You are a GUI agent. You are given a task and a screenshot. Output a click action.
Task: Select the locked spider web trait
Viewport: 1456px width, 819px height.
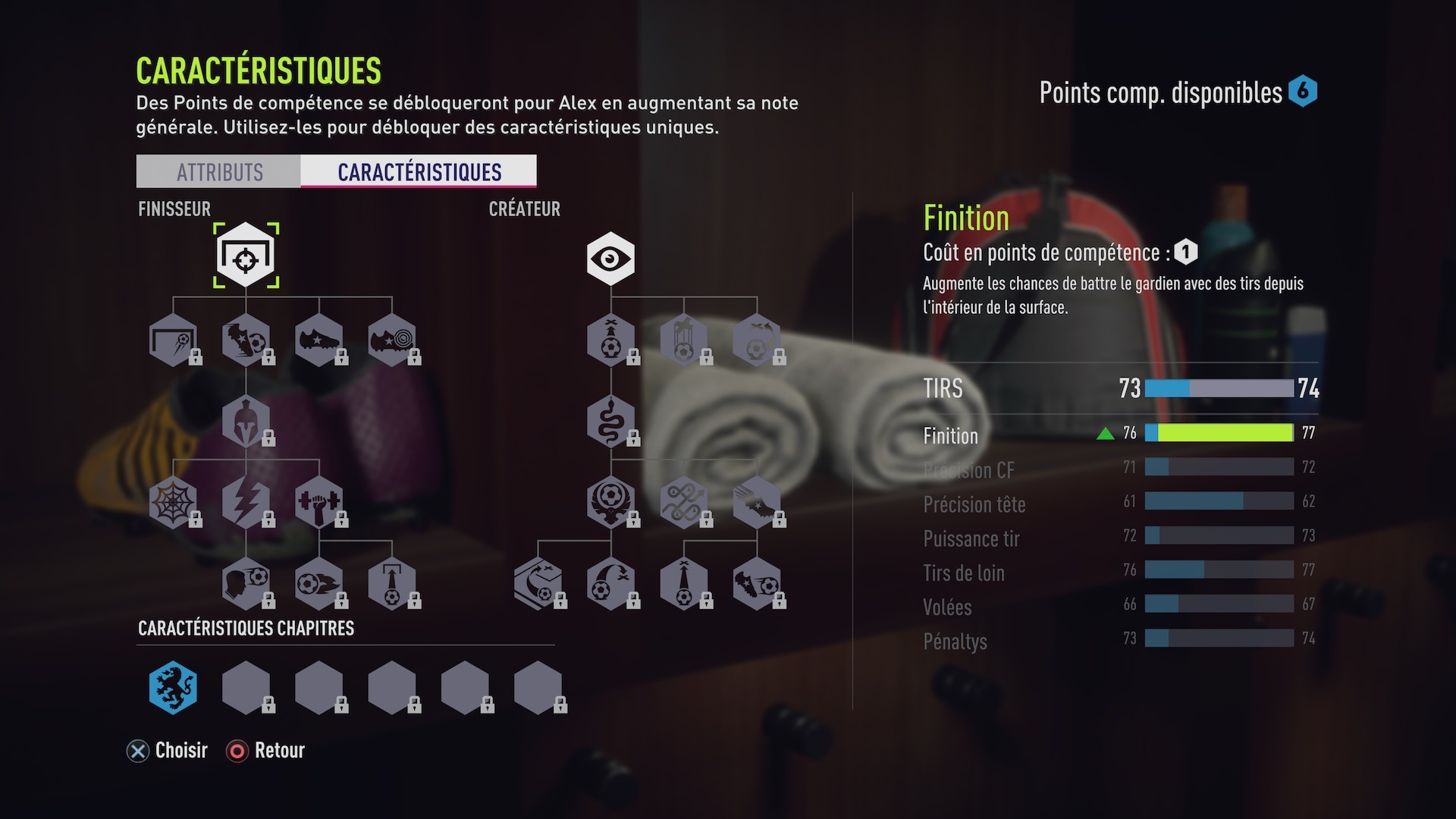(173, 502)
